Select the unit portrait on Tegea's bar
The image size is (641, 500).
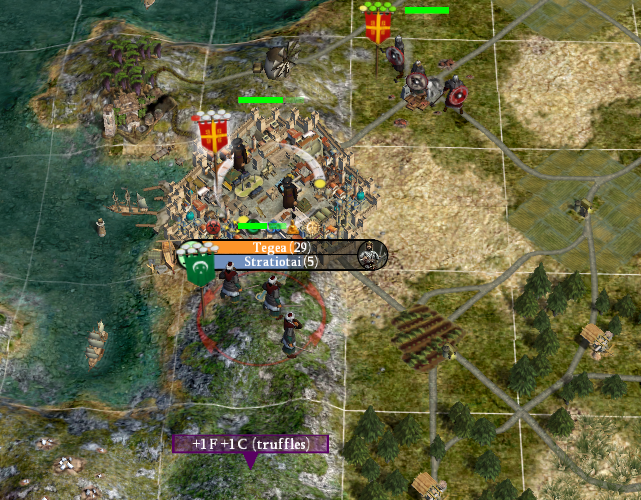click(x=372, y=255)
